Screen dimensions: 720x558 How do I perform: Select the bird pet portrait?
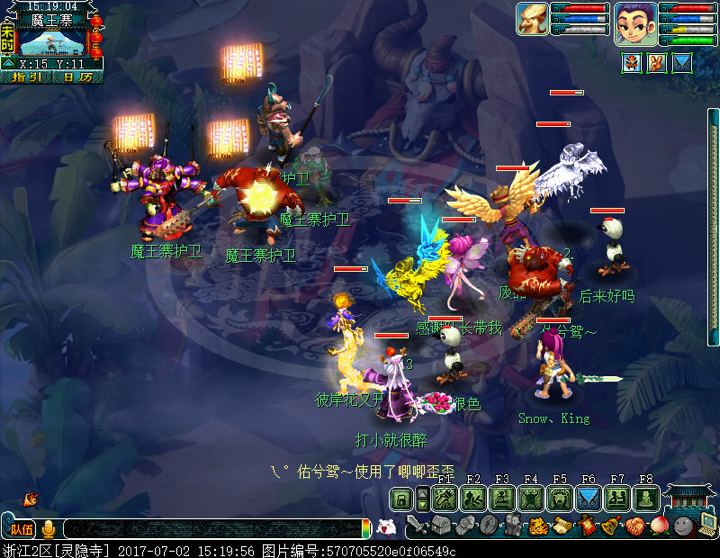532,19
